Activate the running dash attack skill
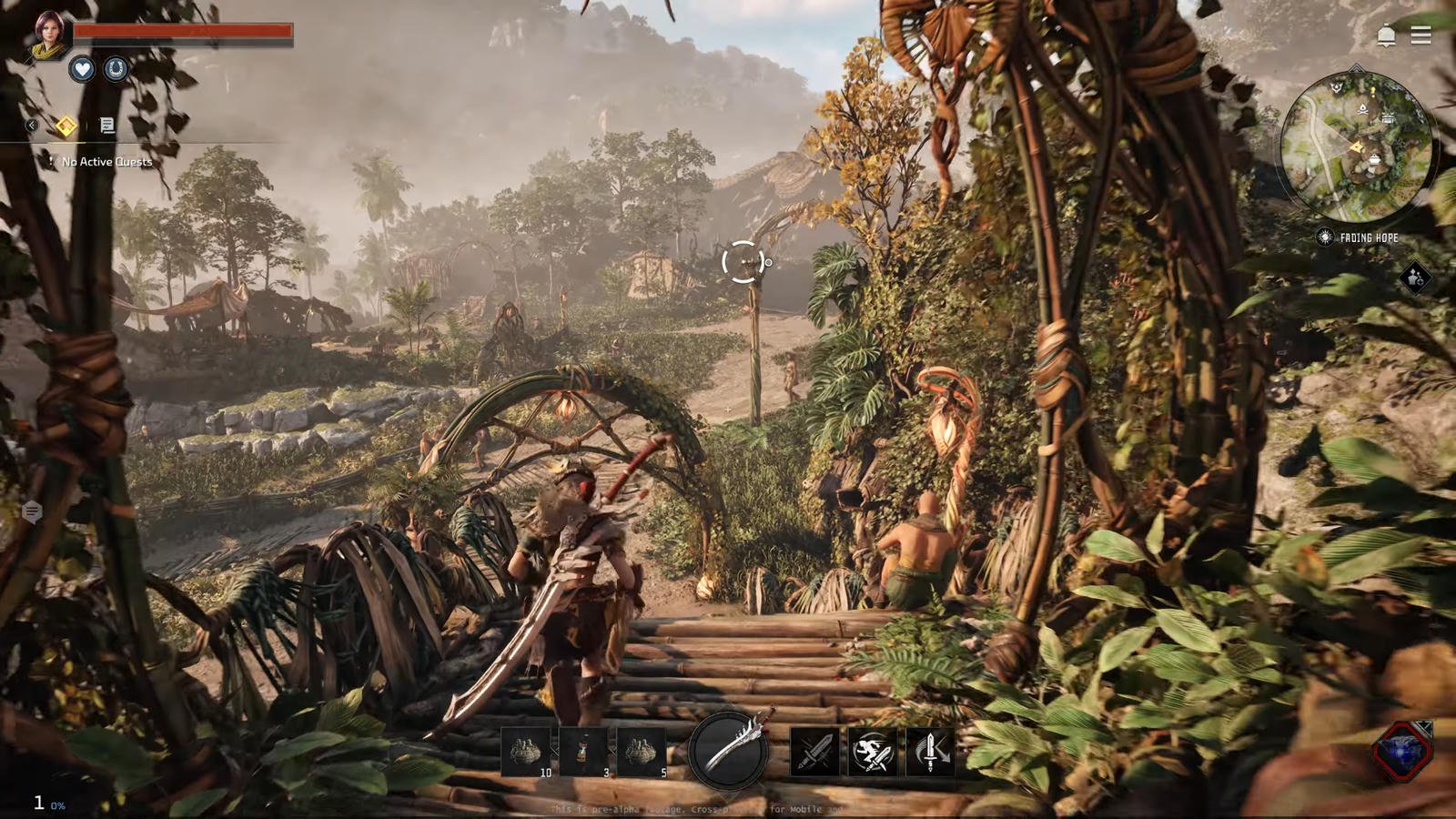 click(x=872, y=752)
